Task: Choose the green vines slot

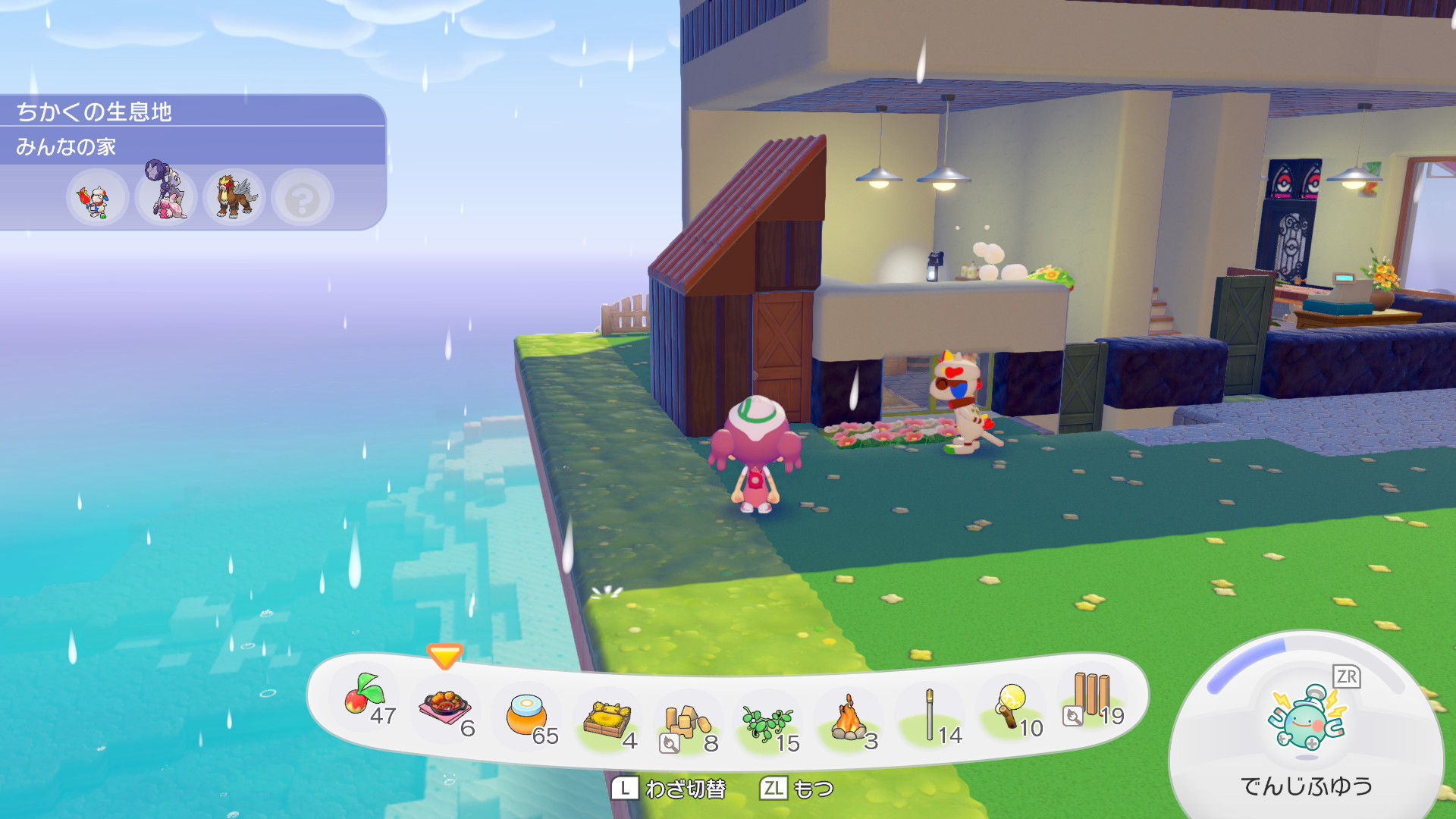Action: (767, 723)
